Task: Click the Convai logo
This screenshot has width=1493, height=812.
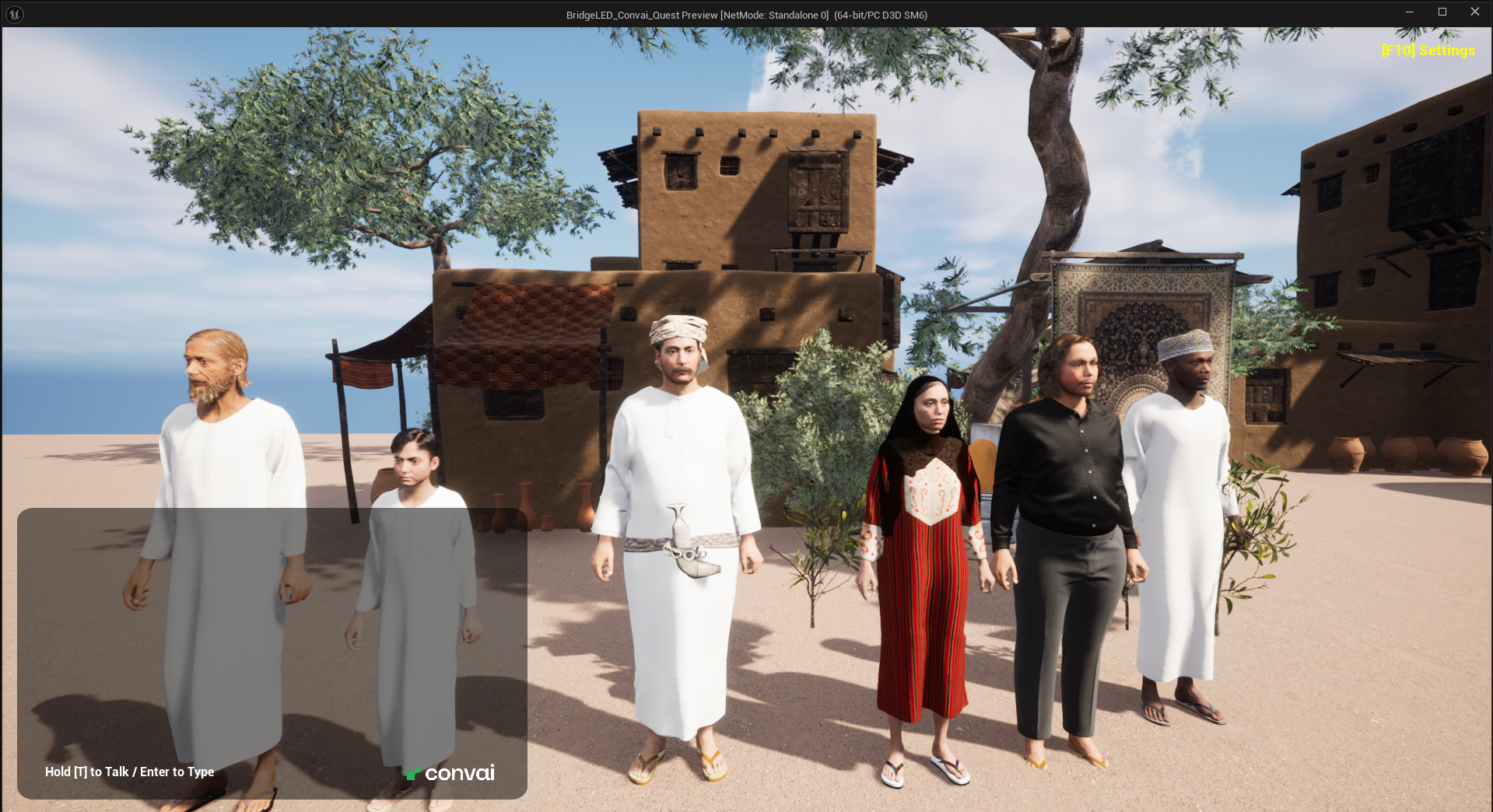Action: 450,772
